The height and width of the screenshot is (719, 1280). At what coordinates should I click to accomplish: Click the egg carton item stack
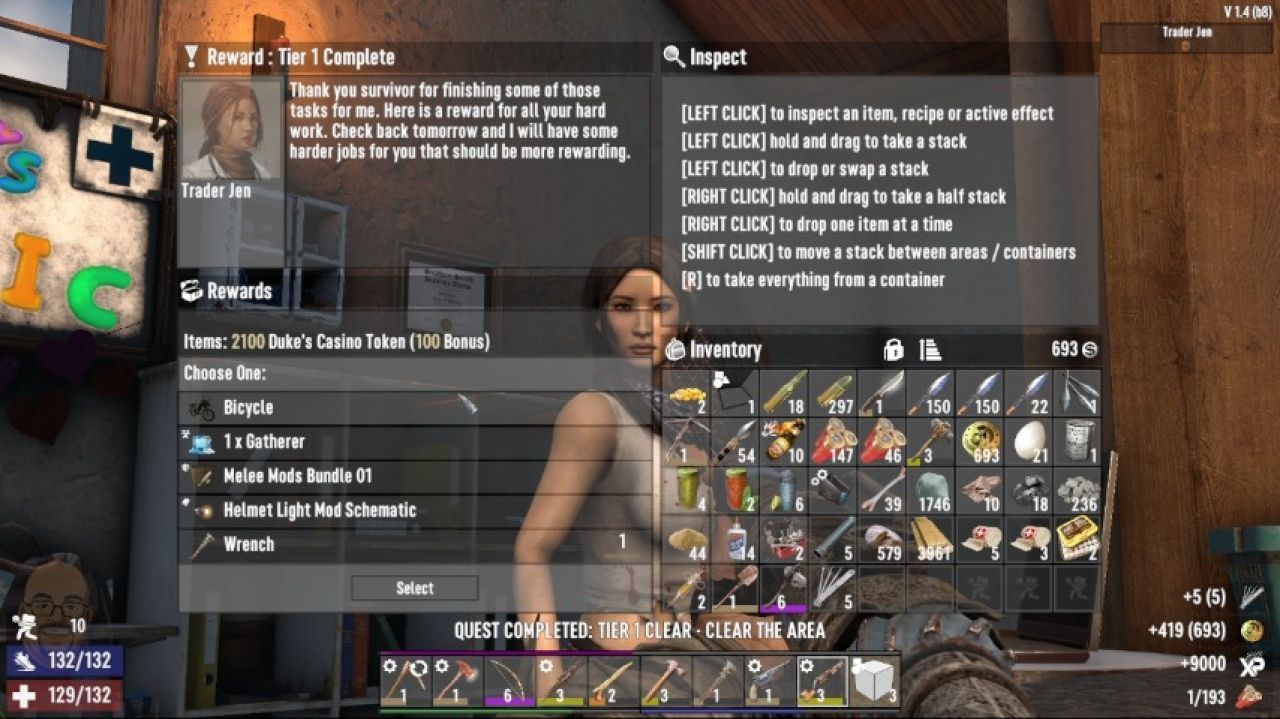tap(1078, 539)
